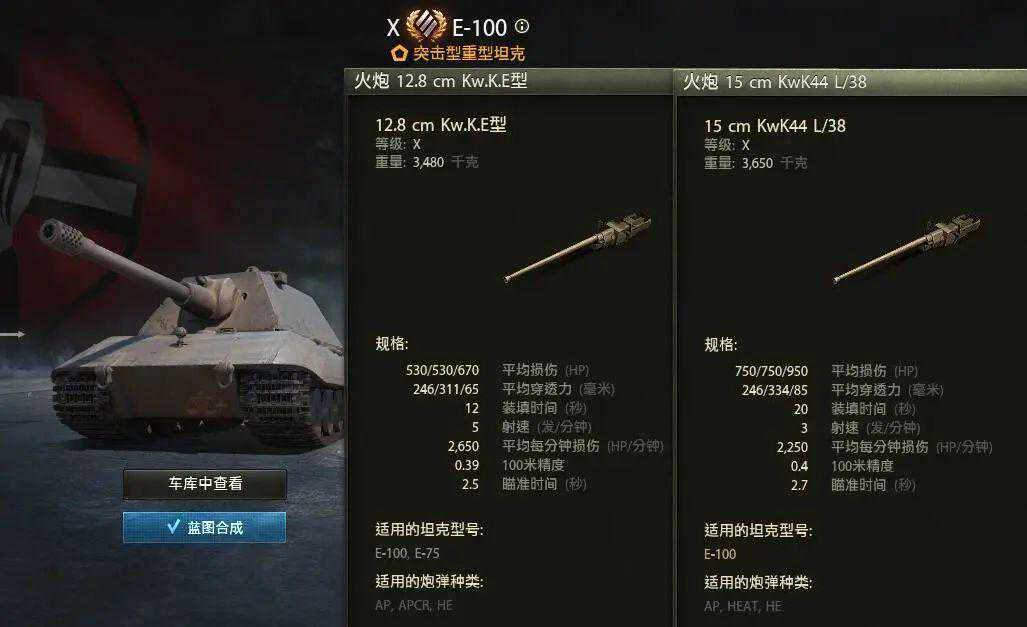Click the 蓝图合成 blueprint button
The height and width of the screenshot is (627, 1027).
click(x=205, y=527)
